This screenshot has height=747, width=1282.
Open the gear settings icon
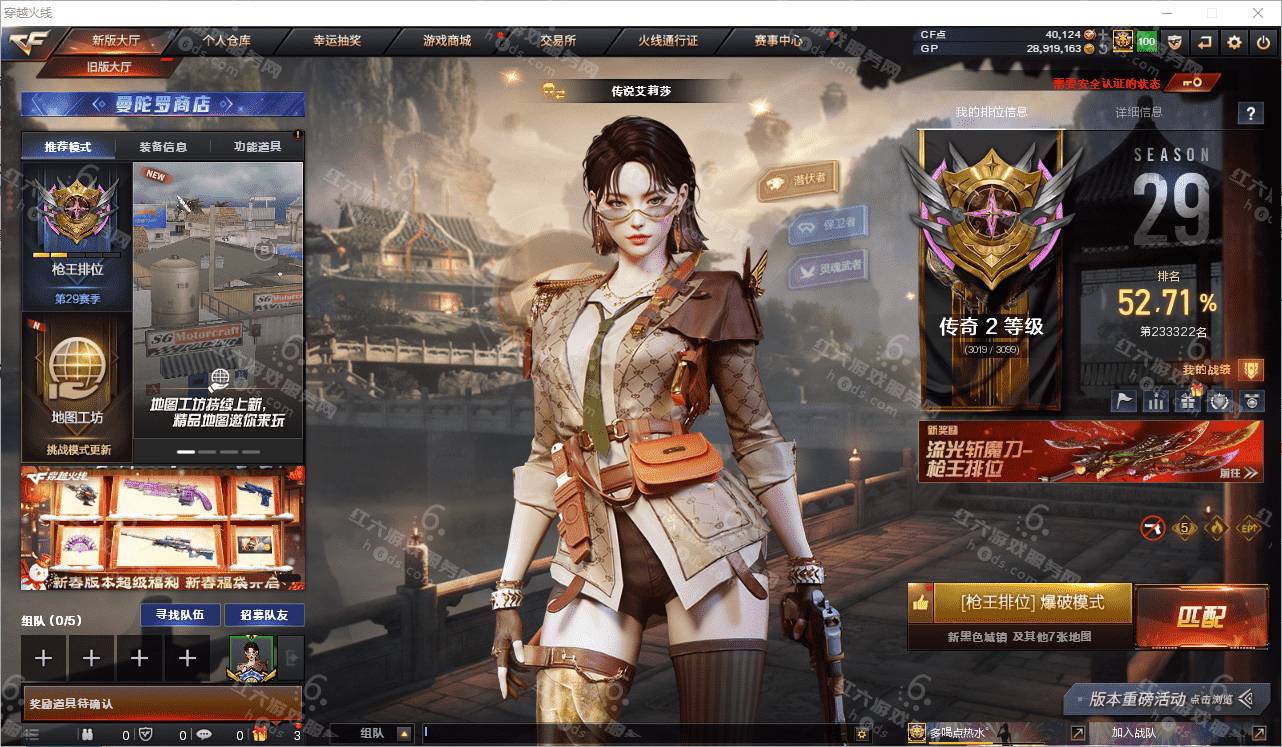pos(1235,42)
